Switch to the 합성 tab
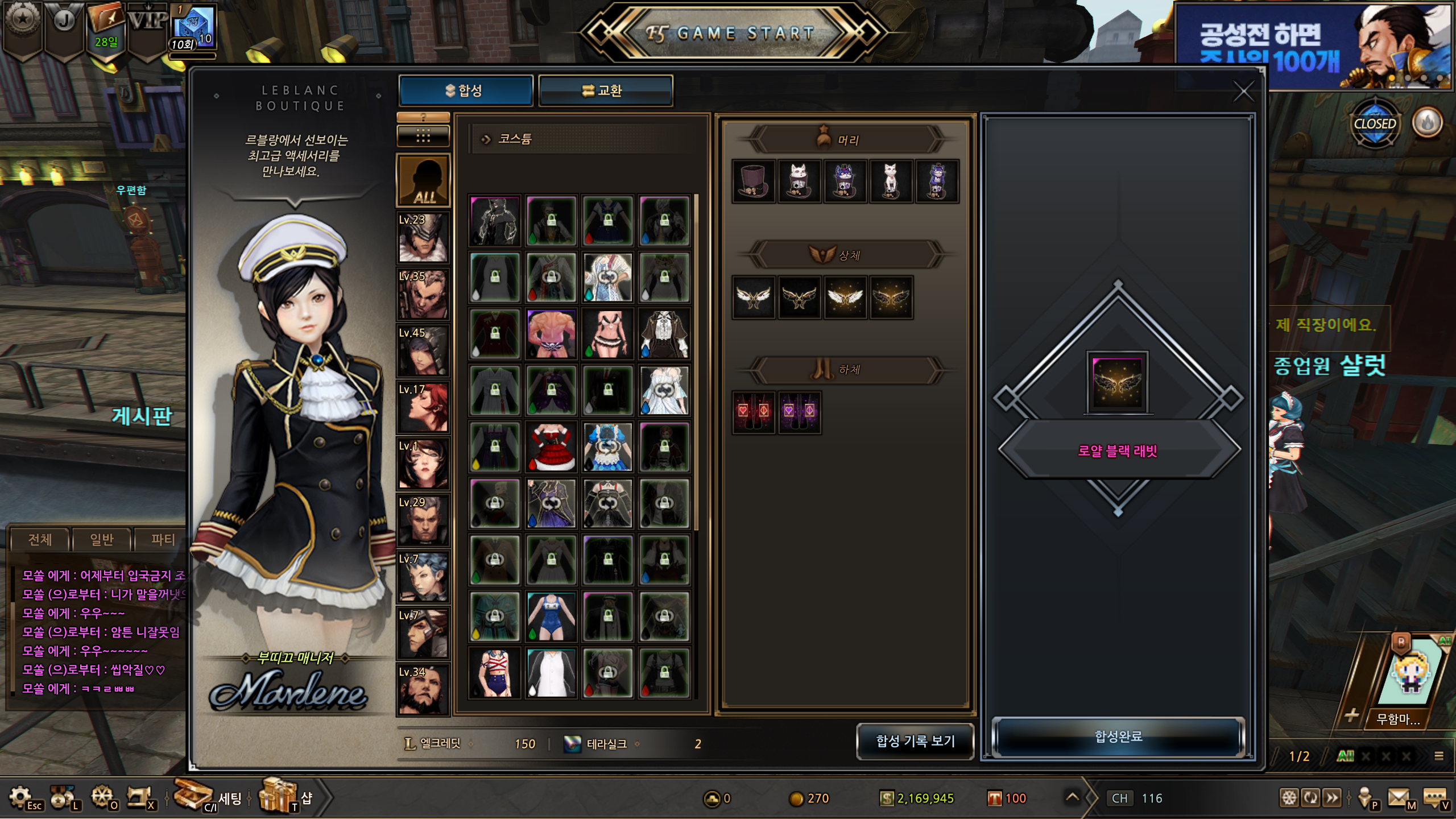This screenshot has height=819, width=1456. pos(465,91)
